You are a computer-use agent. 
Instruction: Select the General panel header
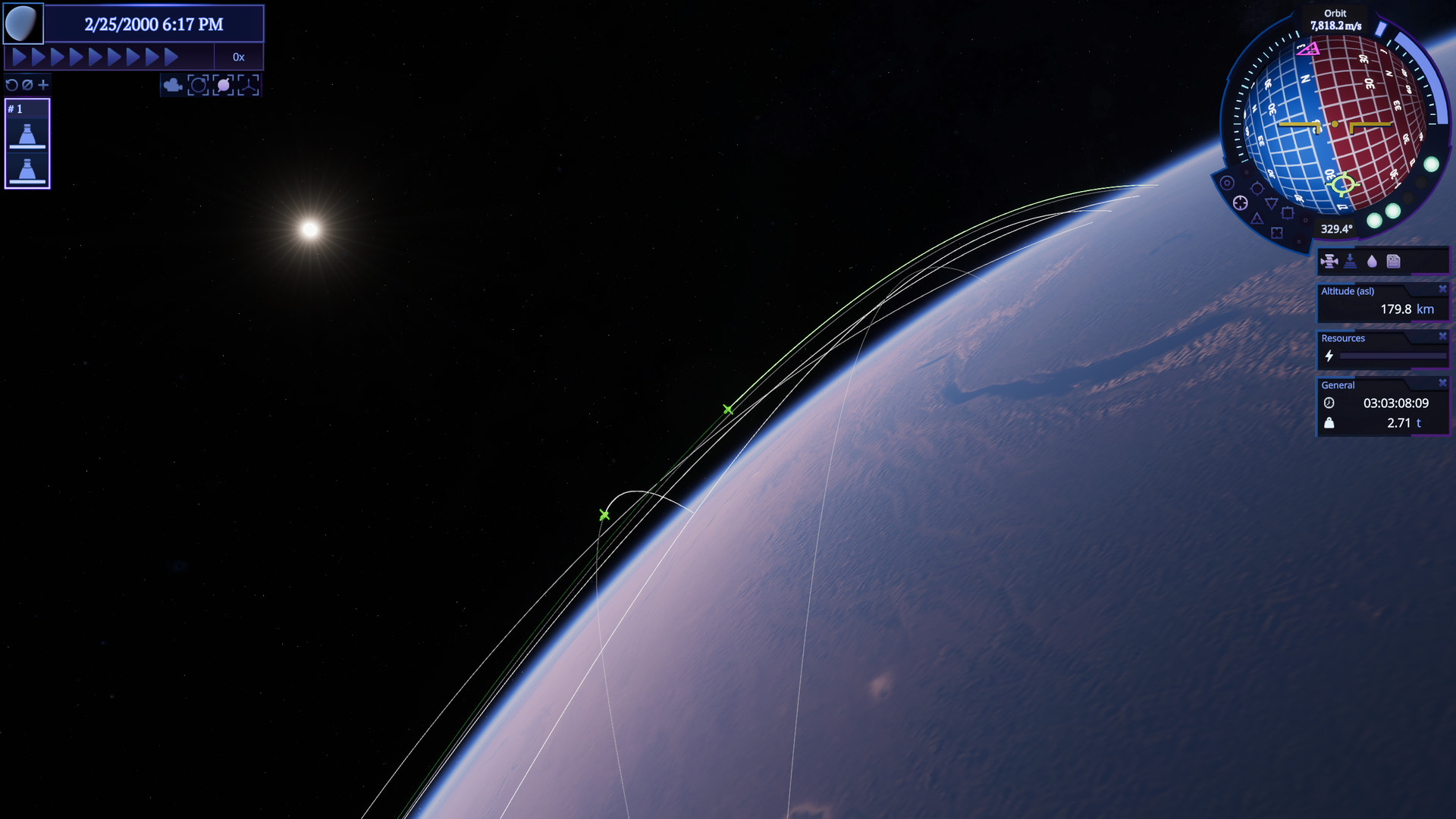tap(1337, 385)
